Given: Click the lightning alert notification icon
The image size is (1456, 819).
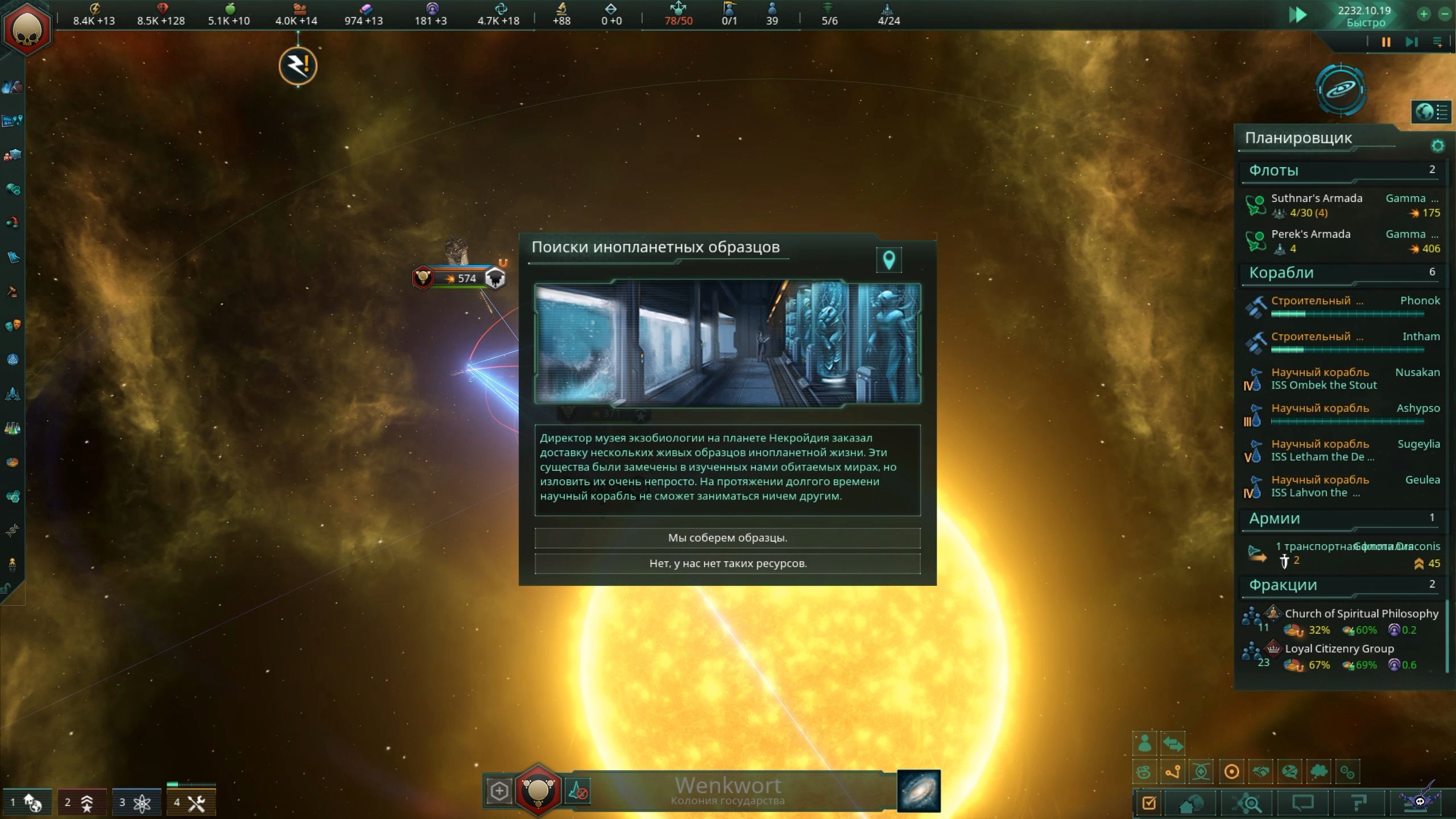Looking at the screenshot, I should pyautogui.click(x=298, y=66).
